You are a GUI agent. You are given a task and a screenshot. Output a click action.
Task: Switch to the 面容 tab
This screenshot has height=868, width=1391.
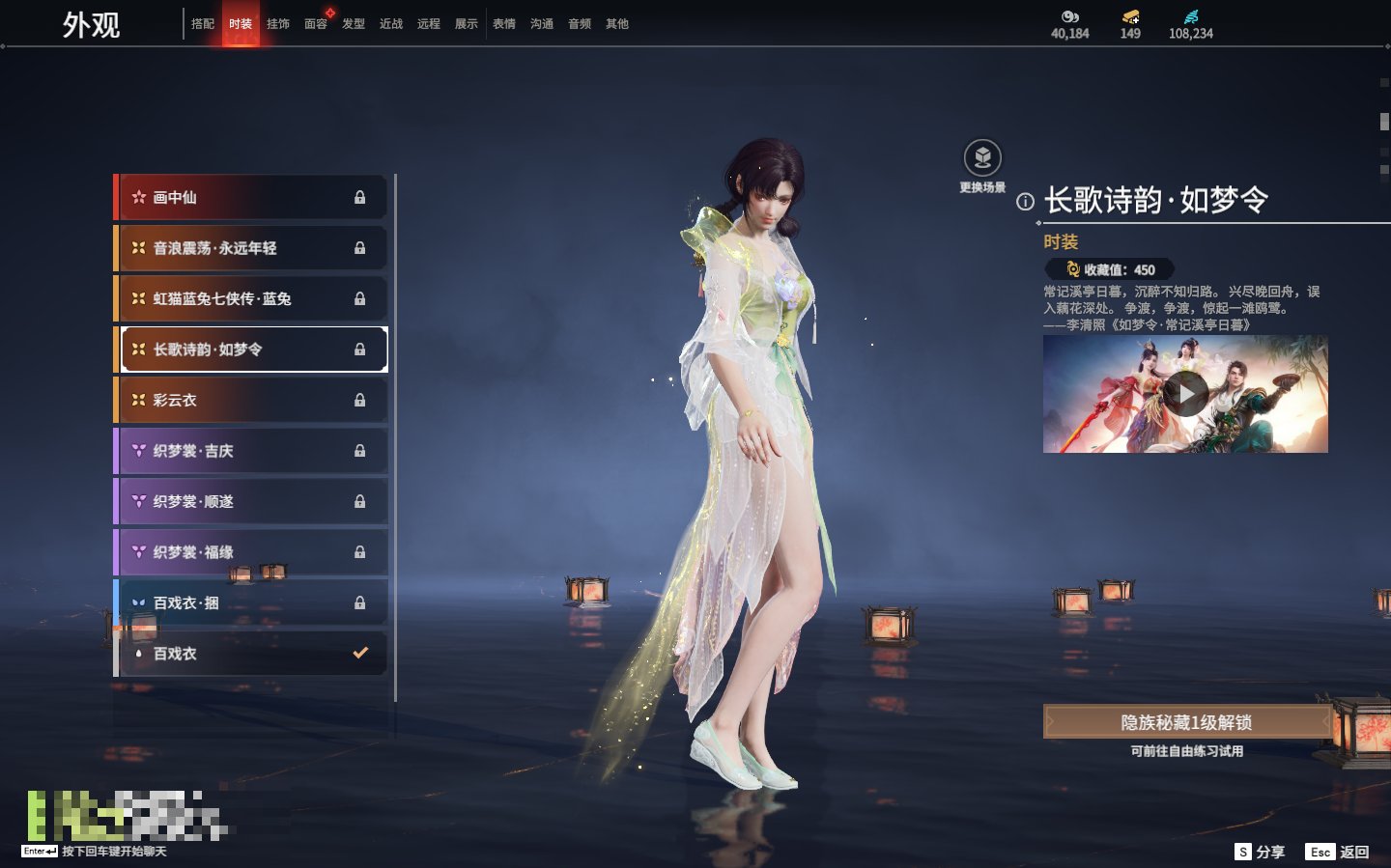[316, 24]
